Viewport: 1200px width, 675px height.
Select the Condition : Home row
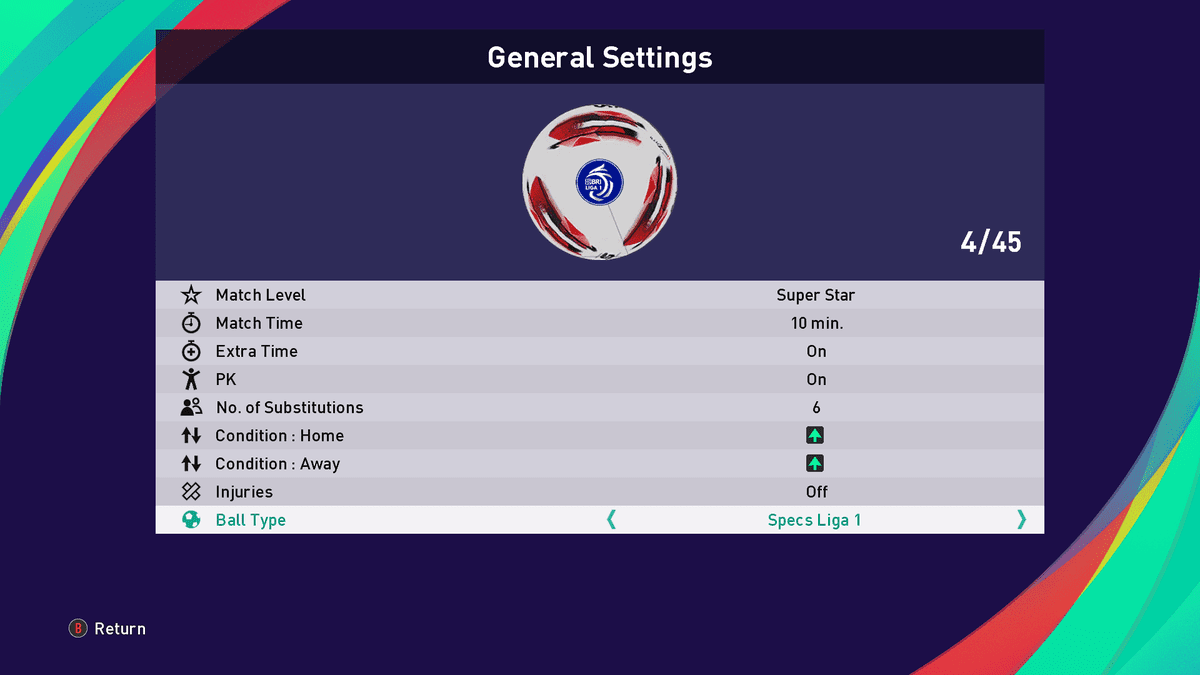600,435
